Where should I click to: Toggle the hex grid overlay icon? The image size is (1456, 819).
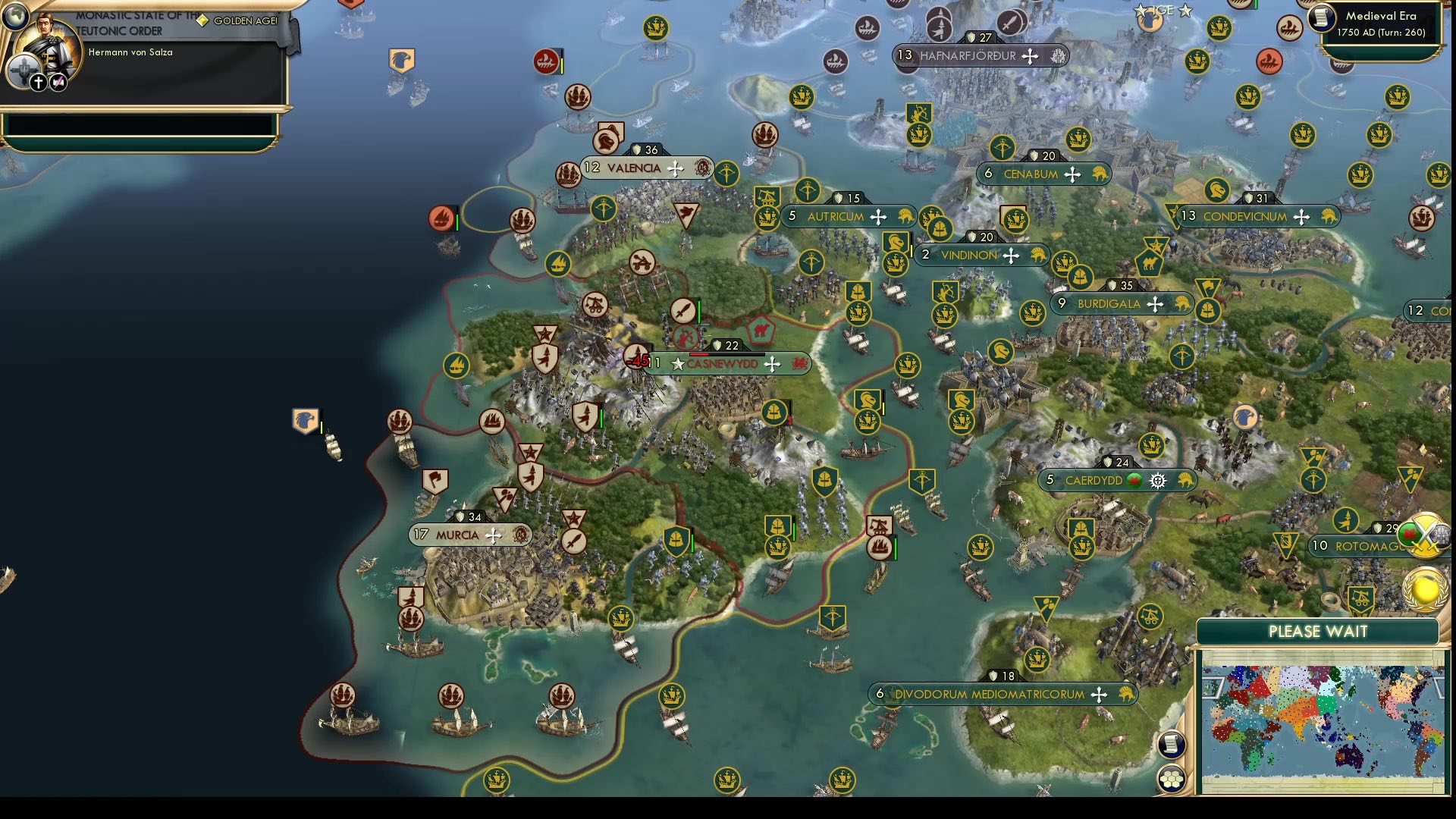pos(1173,780)
